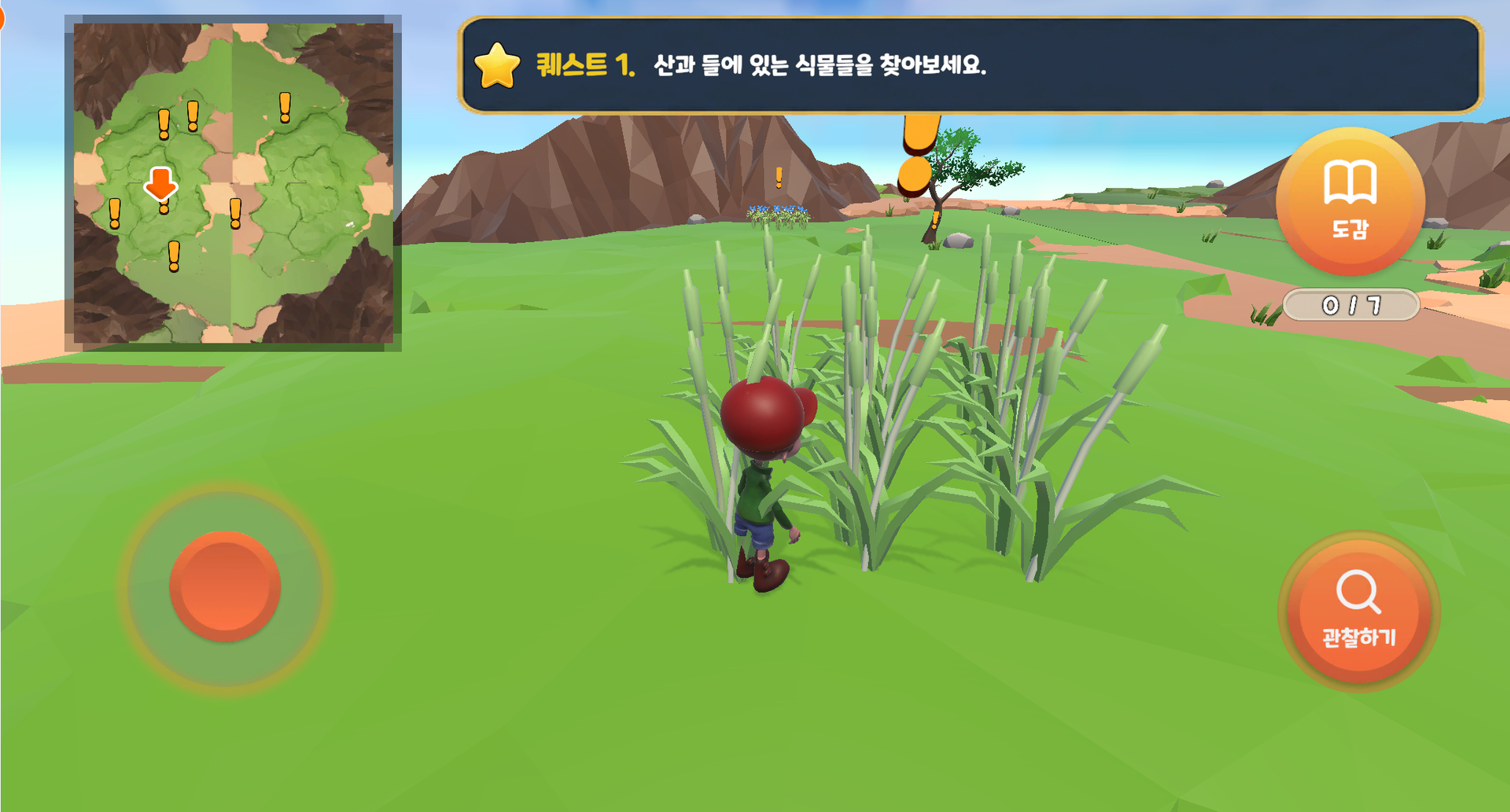The height and width of the screenshot is (812, 1510).
Task: Select the exclamation marker near map center-right
Action: pos(234,214)
